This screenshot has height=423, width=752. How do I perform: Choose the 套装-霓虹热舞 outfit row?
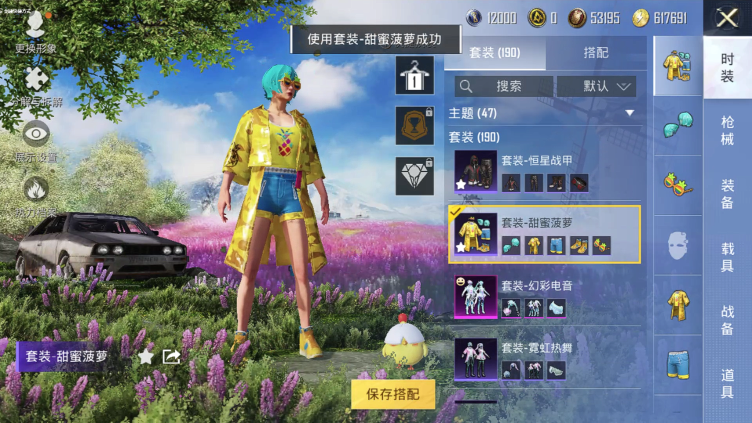546,358
